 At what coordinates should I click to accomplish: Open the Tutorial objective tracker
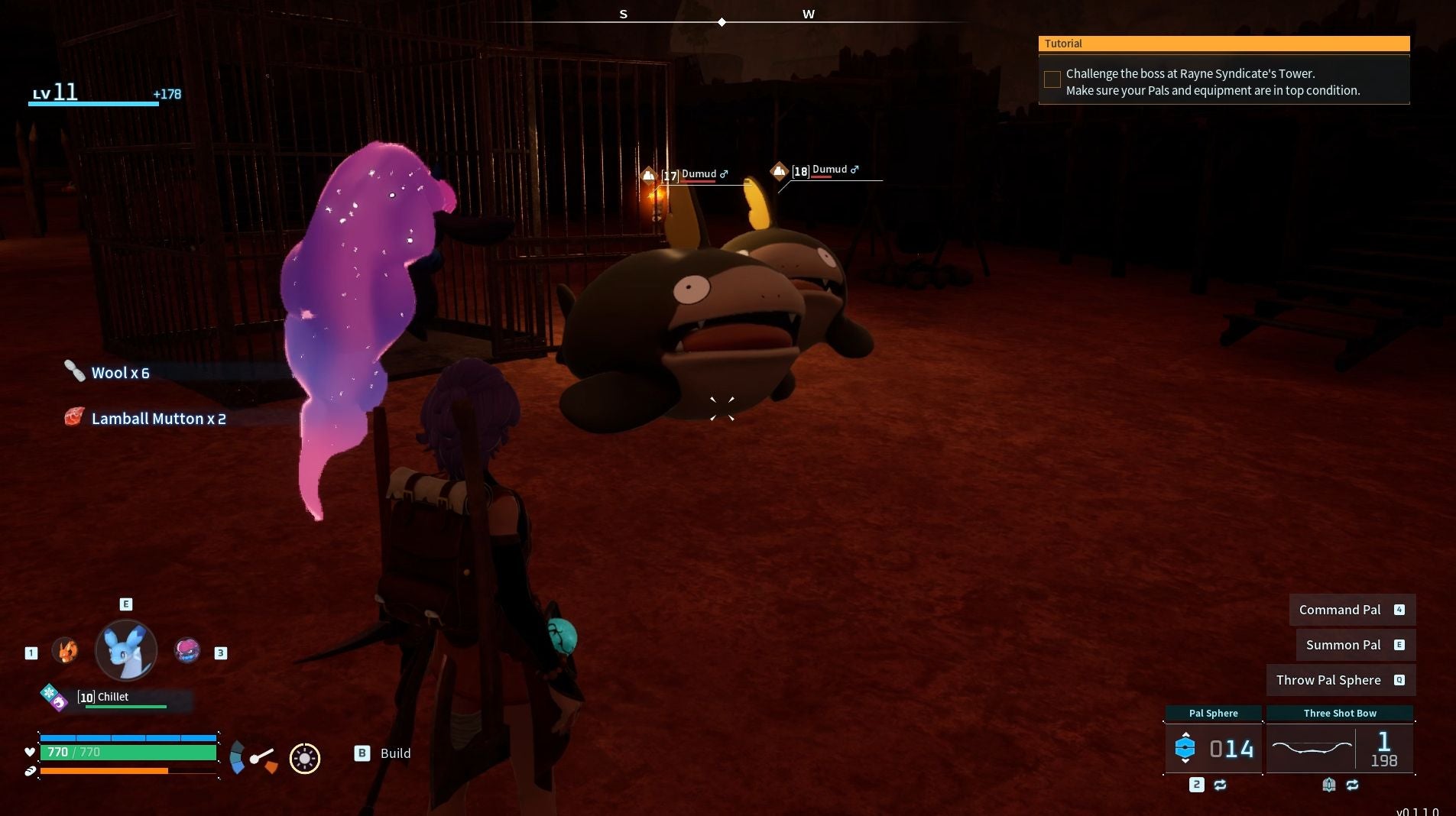(1223, 44)
